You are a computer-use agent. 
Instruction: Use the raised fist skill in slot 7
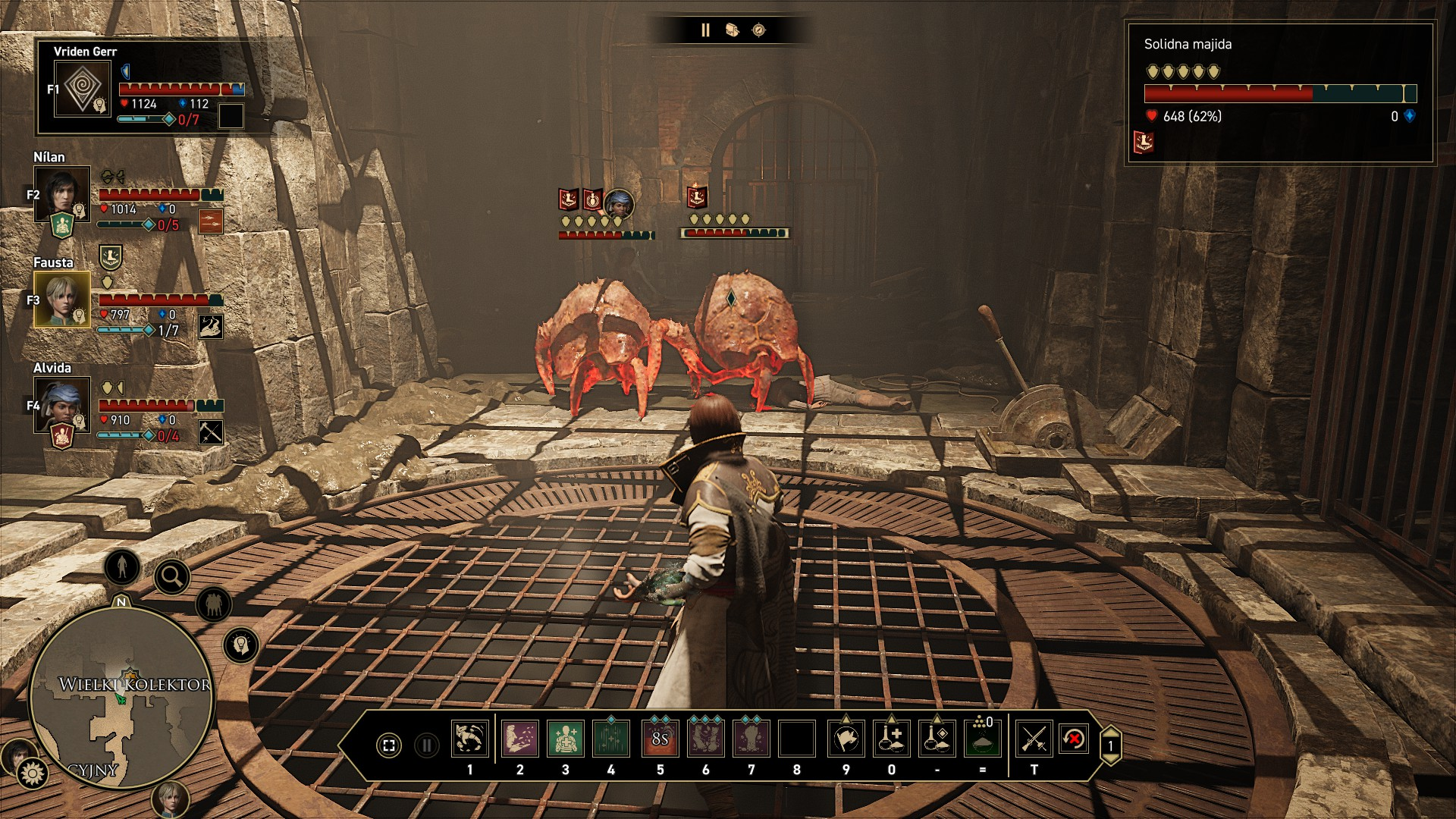[751, 739]
